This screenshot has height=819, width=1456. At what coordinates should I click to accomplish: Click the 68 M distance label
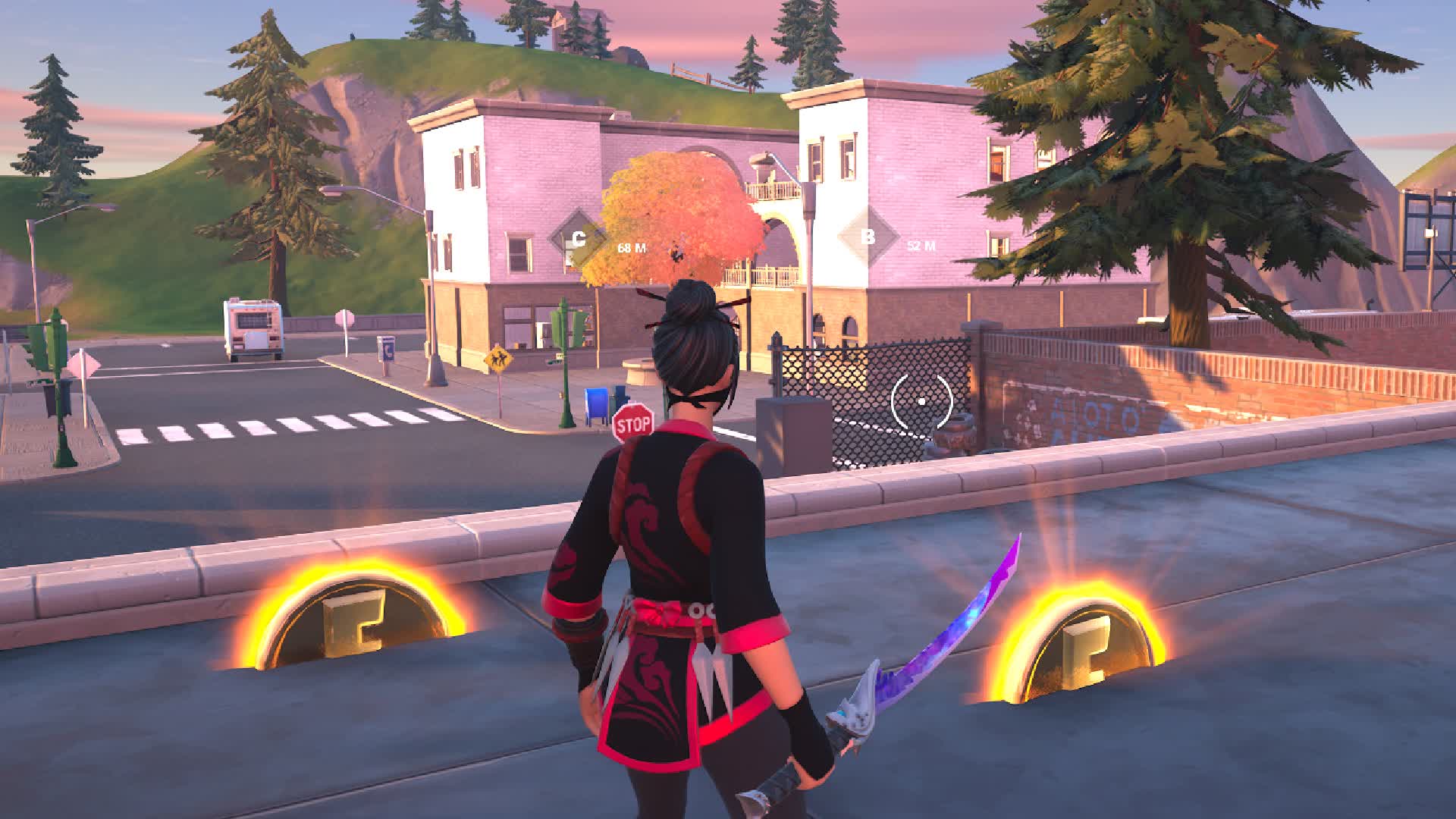[630, 246]
